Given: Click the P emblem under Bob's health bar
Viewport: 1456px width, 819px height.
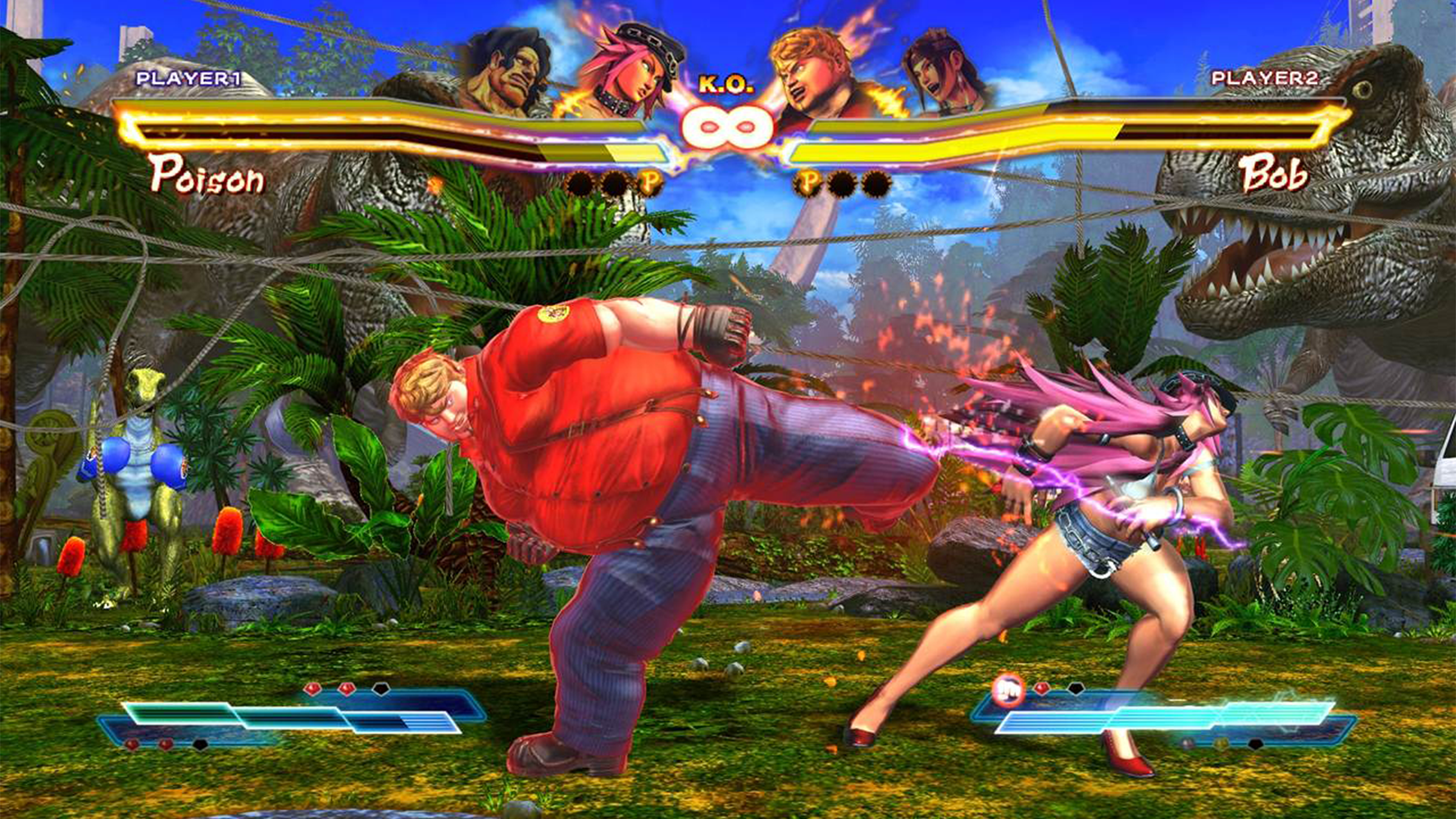Looking at the screenshot, I should pos(808,181).
